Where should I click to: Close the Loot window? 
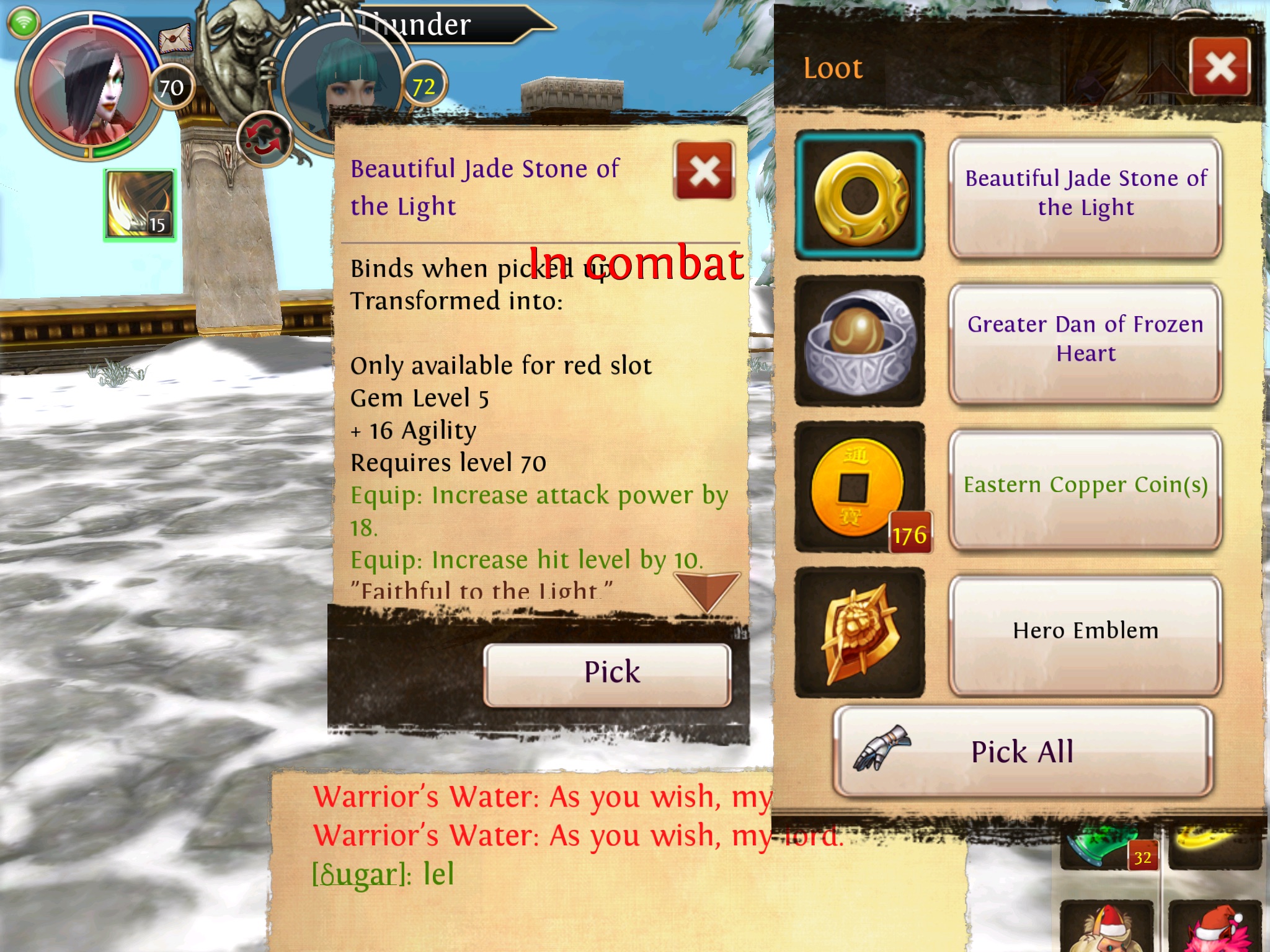1220,66
